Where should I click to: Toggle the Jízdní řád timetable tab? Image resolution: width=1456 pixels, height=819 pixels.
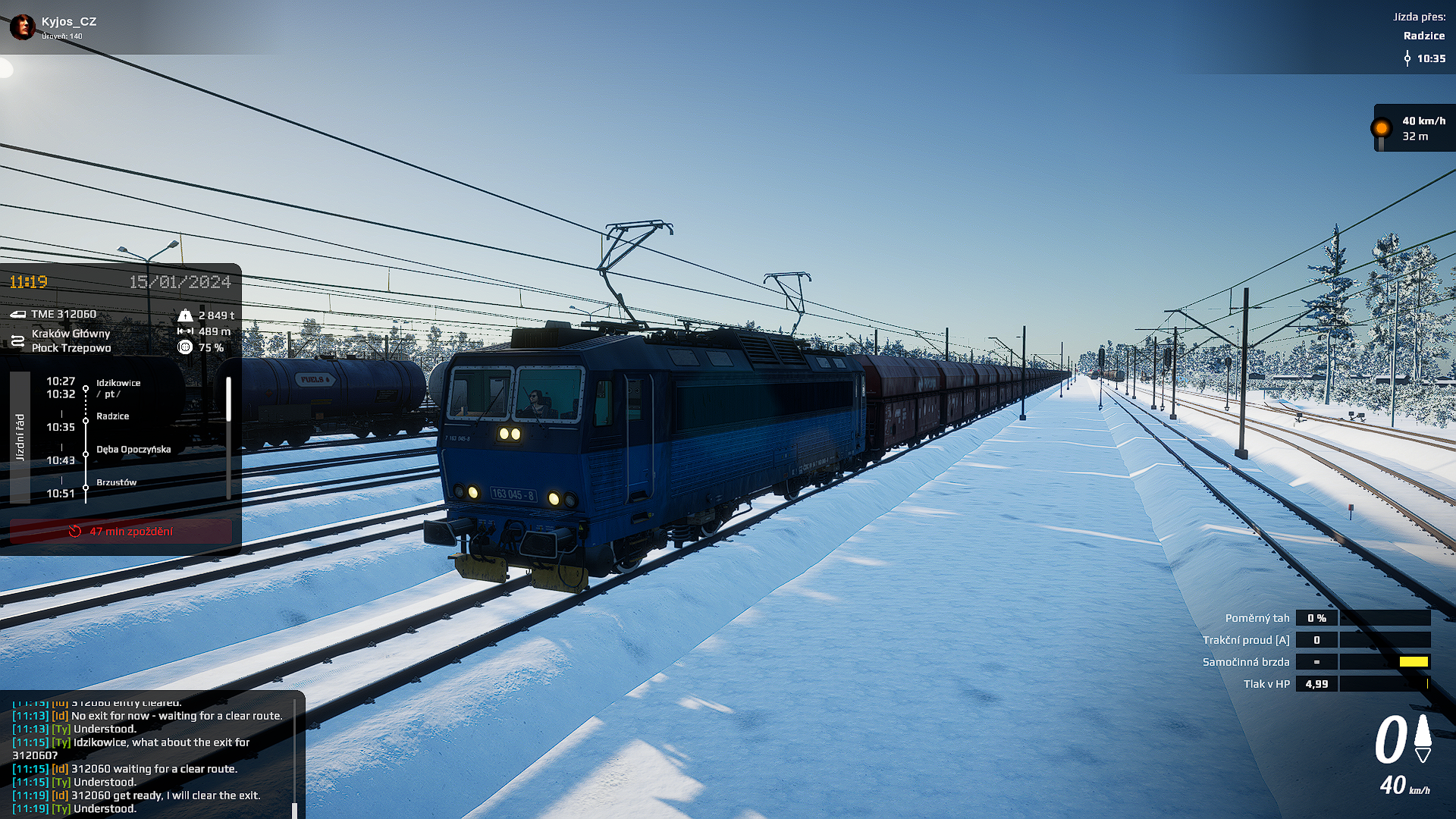(20, 438)
